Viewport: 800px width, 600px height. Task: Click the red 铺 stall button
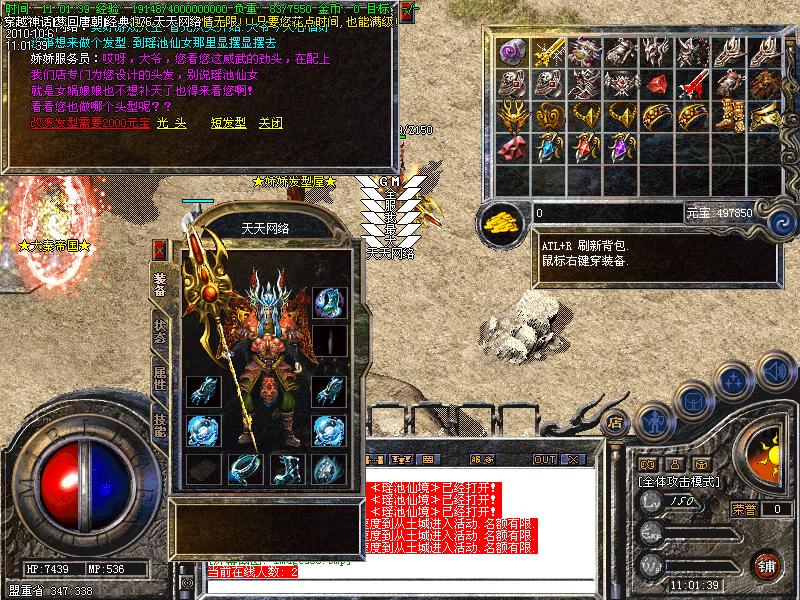point(767,566)
